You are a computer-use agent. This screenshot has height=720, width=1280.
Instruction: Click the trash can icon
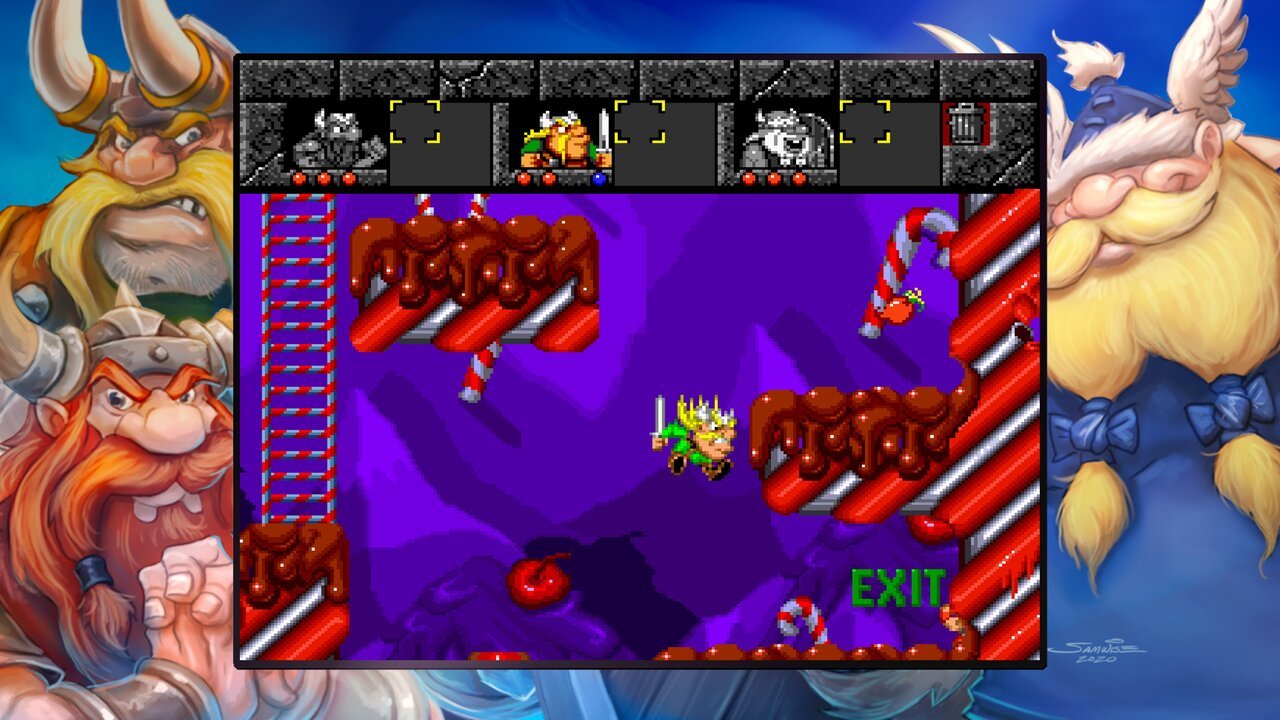(x=965, y=124)
